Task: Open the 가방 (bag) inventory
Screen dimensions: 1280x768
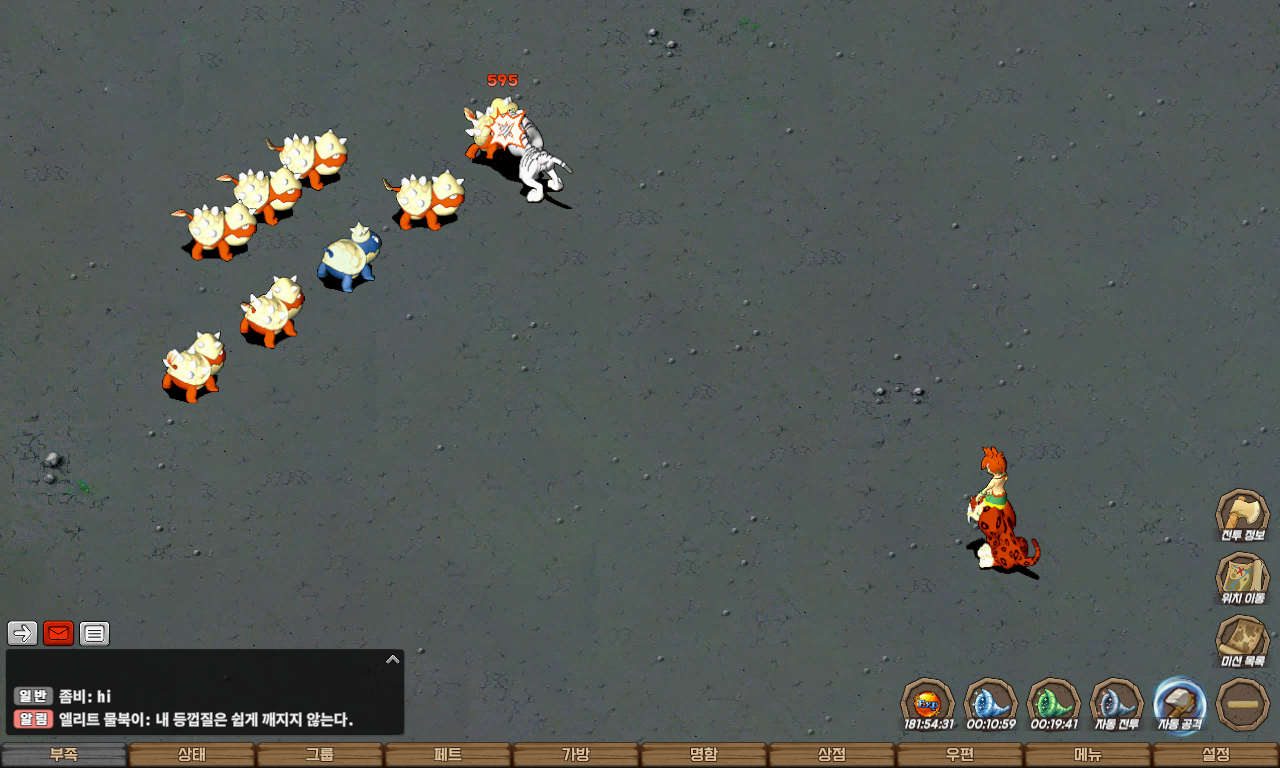Action: coord(576,755)
